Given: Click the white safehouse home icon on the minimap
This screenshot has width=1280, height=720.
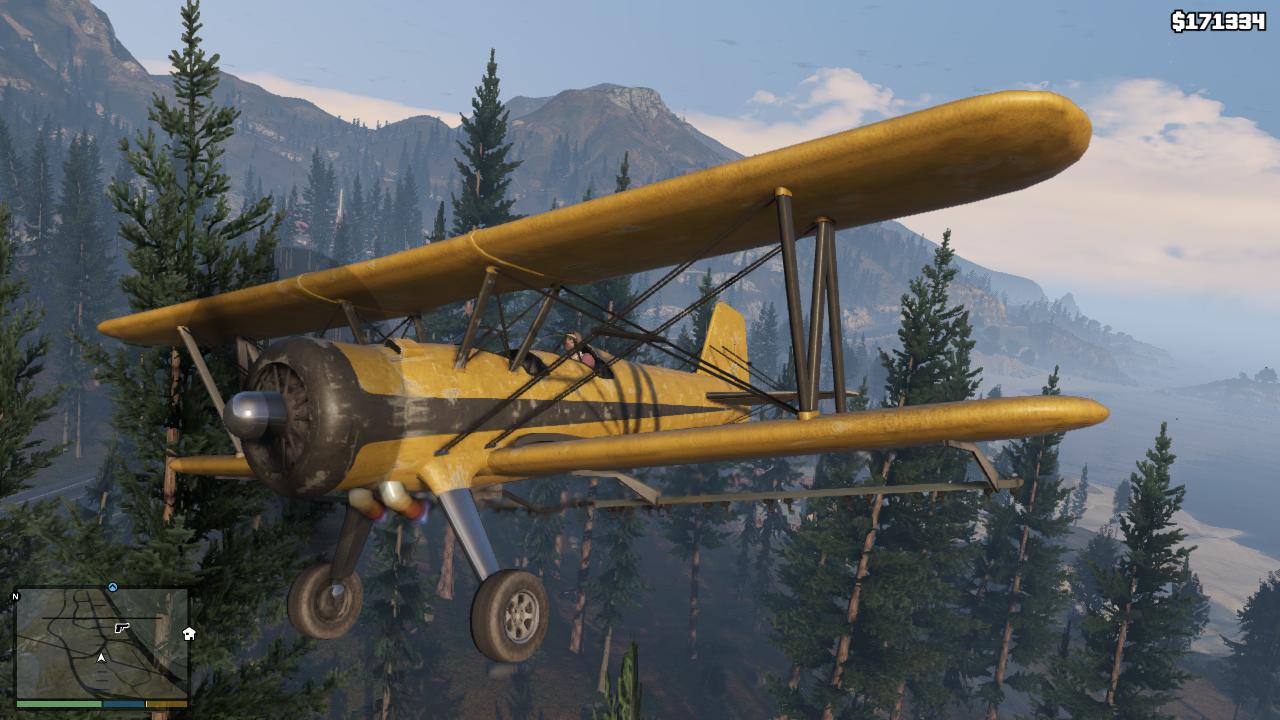Looking at the screenshot, I should point(188,634).
